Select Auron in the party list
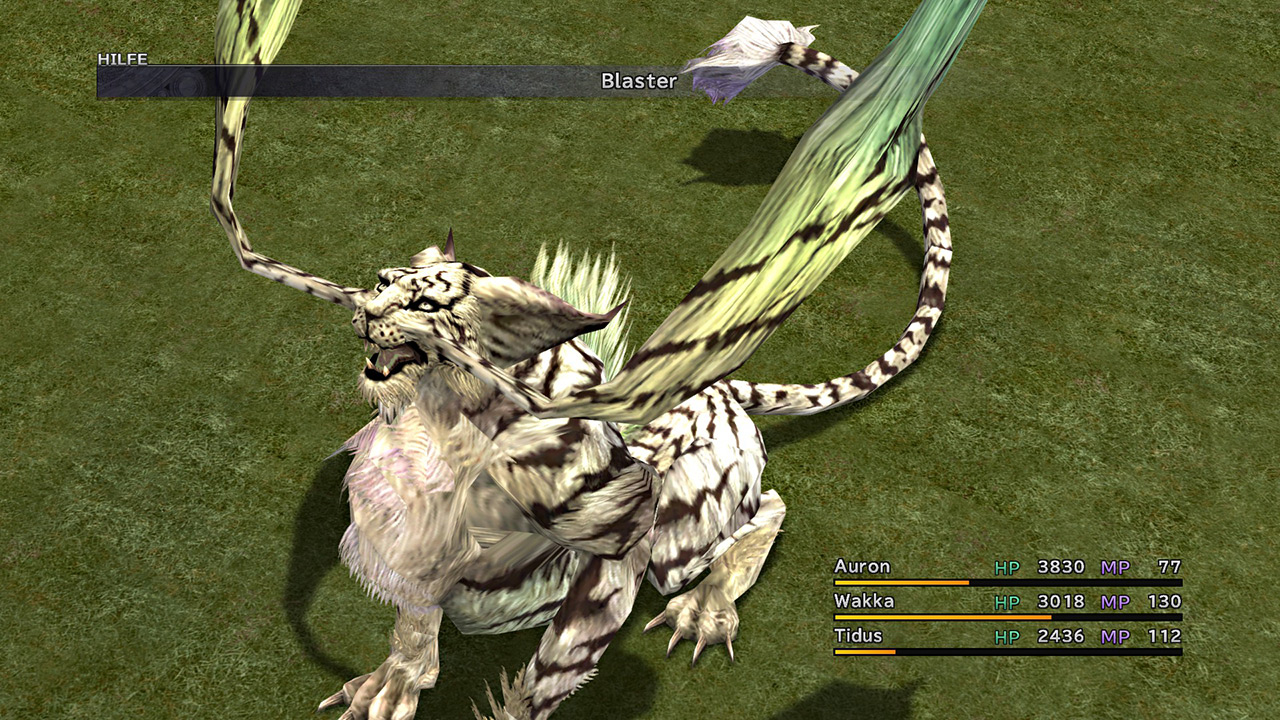 (862, 567)
